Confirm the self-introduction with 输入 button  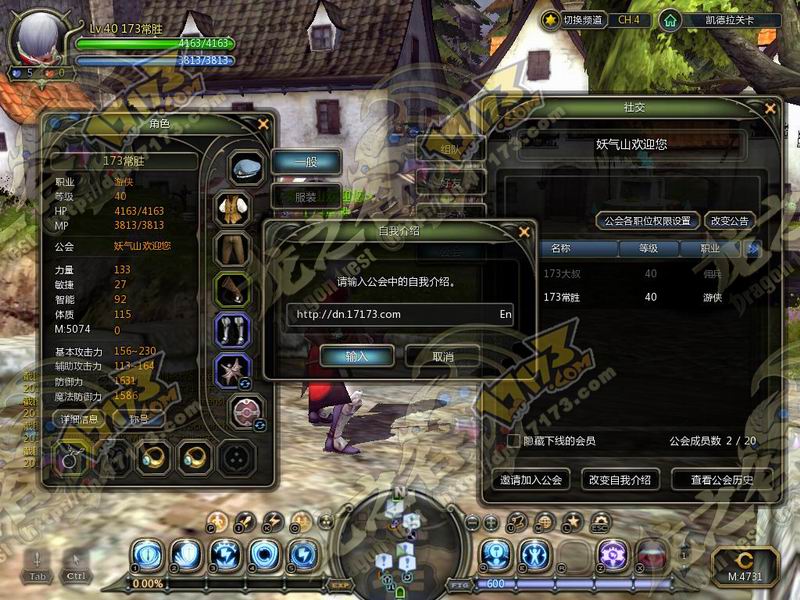pyautogui.click(x=357, y=356)
